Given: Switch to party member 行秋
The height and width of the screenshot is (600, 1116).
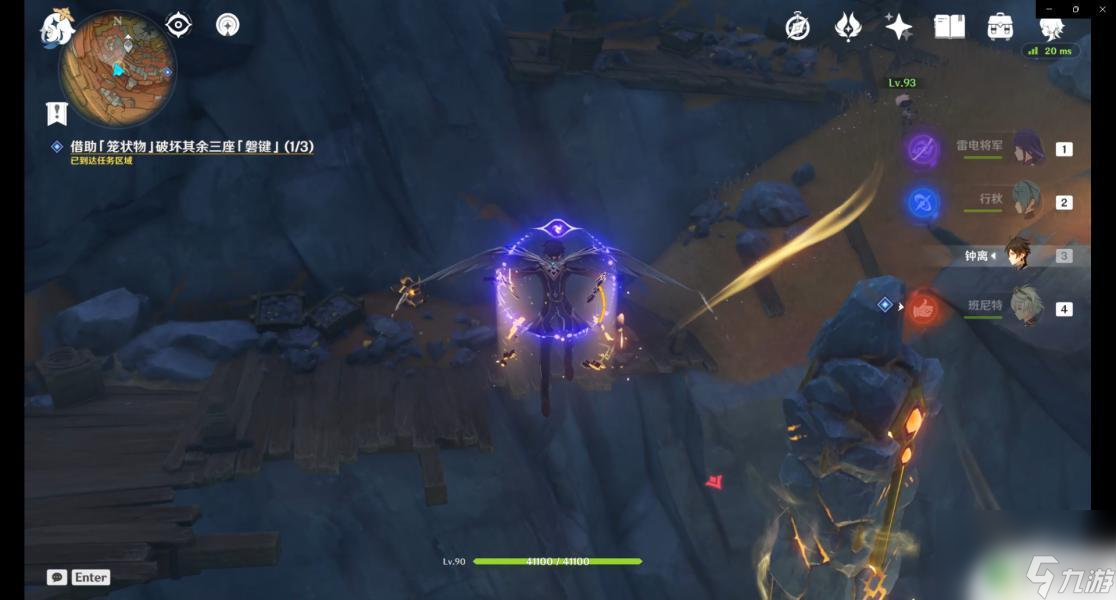Looking at the screenshot, I should coord(1027,201).
